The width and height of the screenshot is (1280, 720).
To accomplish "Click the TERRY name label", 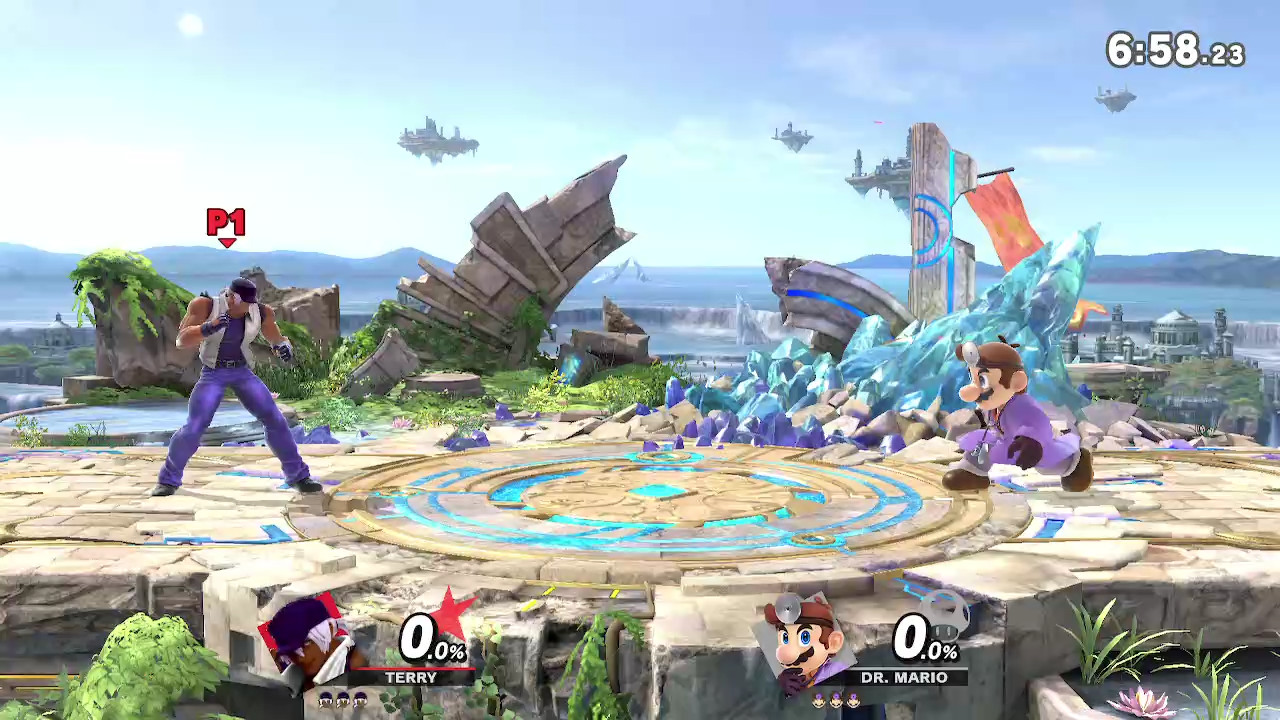I will click(410, 678).
